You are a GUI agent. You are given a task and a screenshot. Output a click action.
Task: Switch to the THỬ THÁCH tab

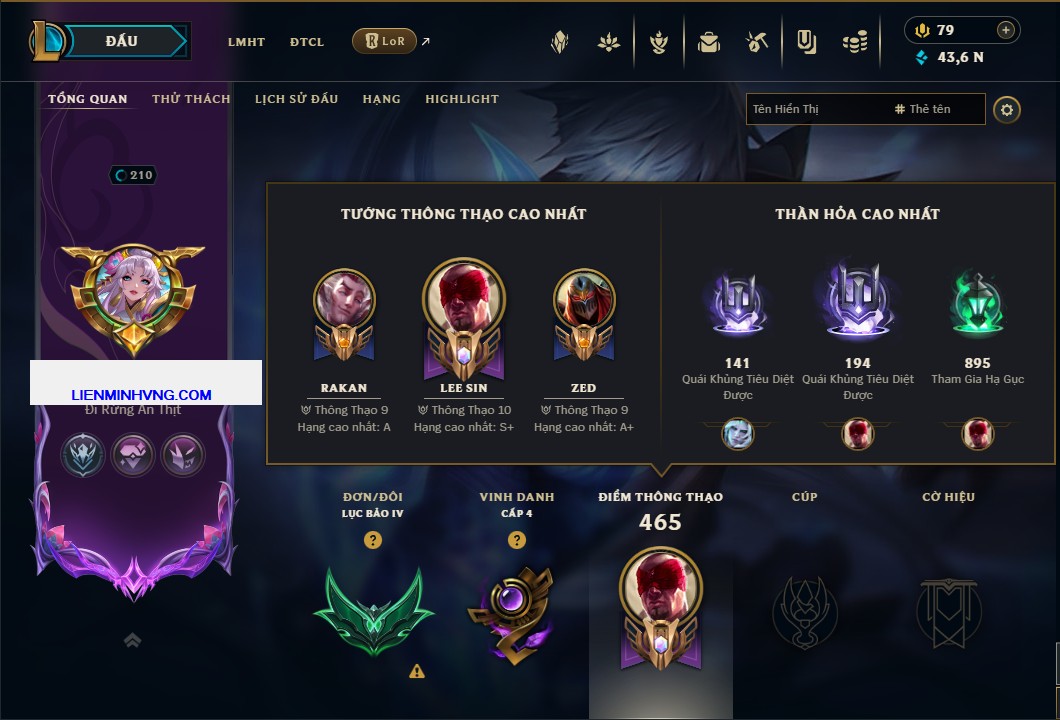click(x=191, y=99)
